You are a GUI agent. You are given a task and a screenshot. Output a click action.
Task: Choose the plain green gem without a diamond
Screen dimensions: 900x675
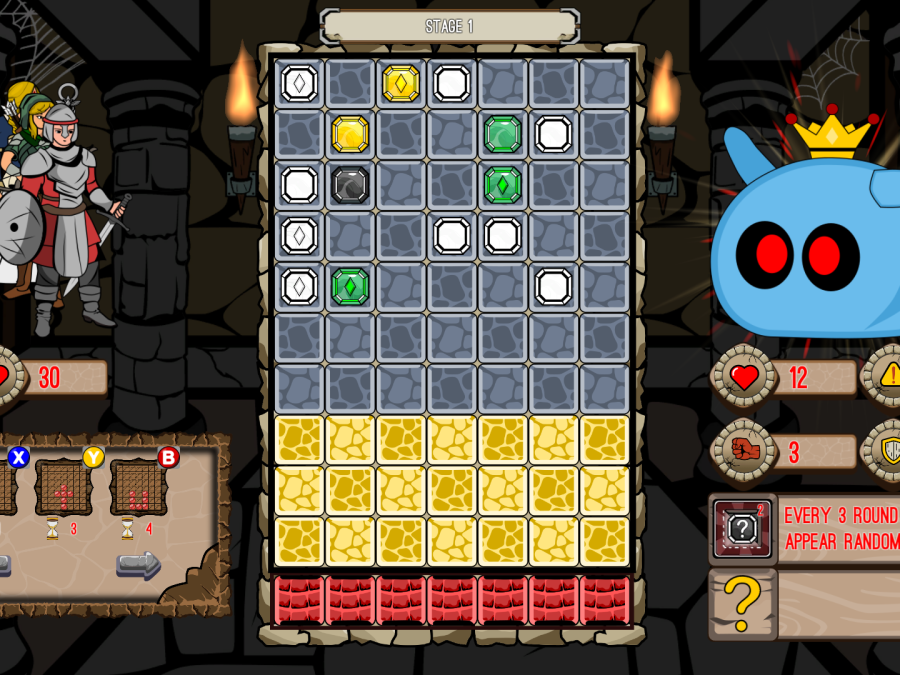coord(503,134)
